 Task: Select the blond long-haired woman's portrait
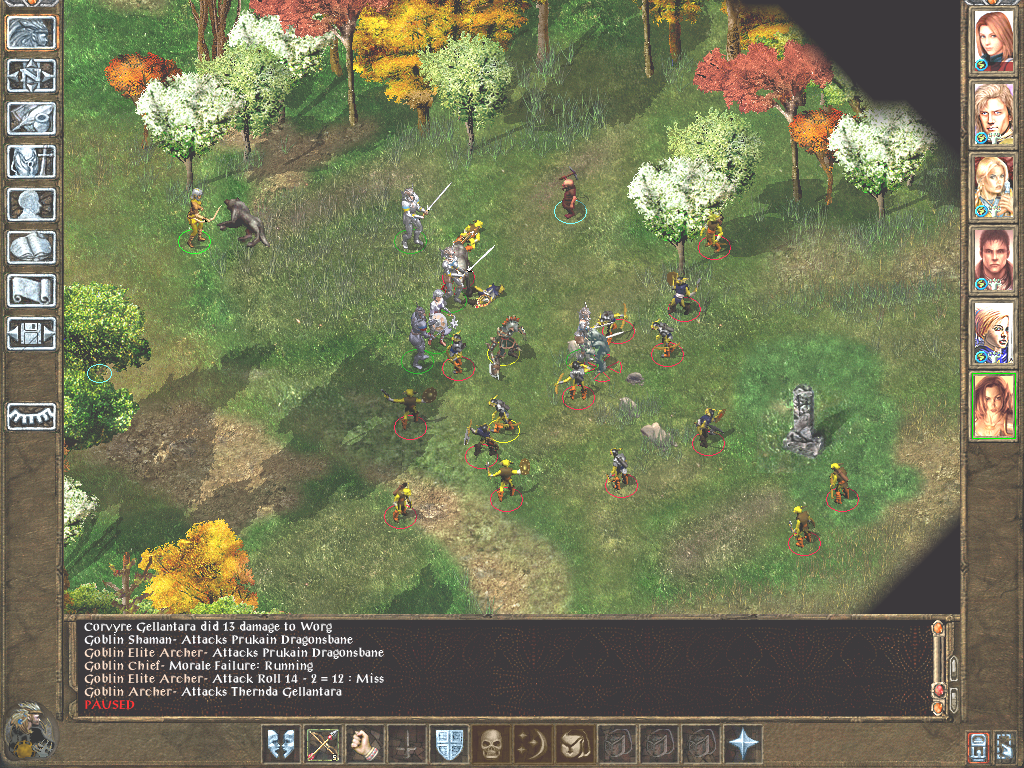coord(994,186)
